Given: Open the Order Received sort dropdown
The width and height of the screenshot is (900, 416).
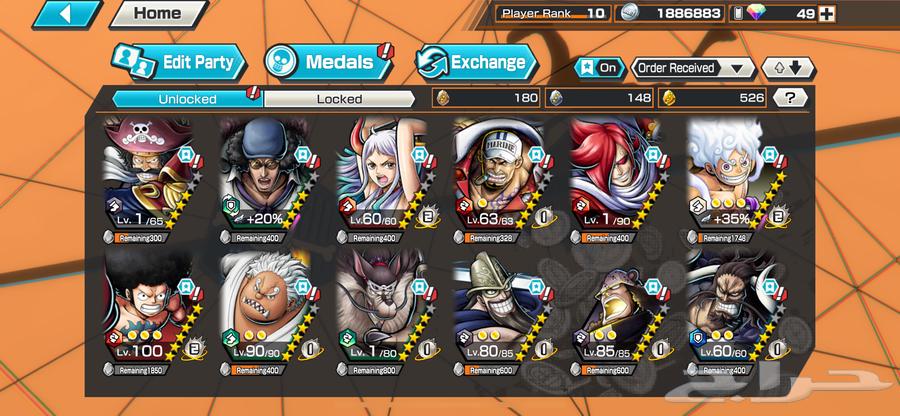Looking at the screenshot, I should (x=692, y=68).
